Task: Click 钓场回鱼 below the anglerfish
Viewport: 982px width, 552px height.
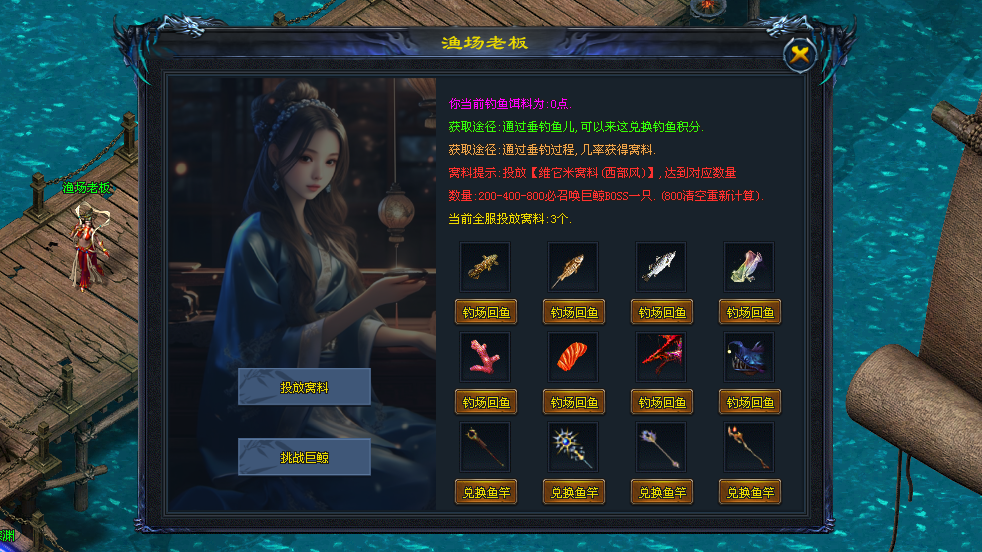Action: click(x=750, y=402)
